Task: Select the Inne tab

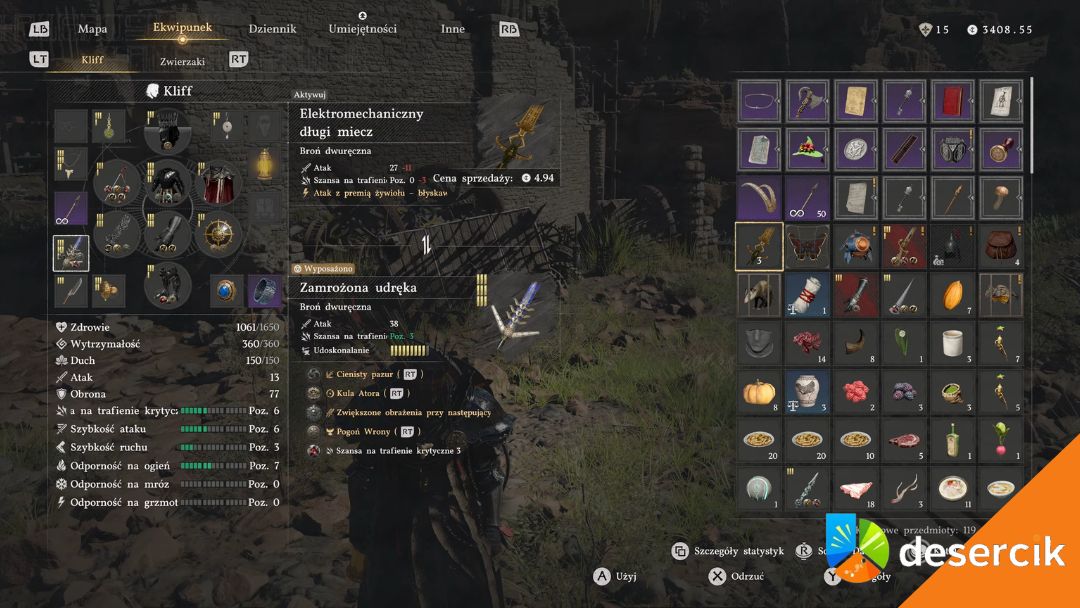Action: [452, 29]
